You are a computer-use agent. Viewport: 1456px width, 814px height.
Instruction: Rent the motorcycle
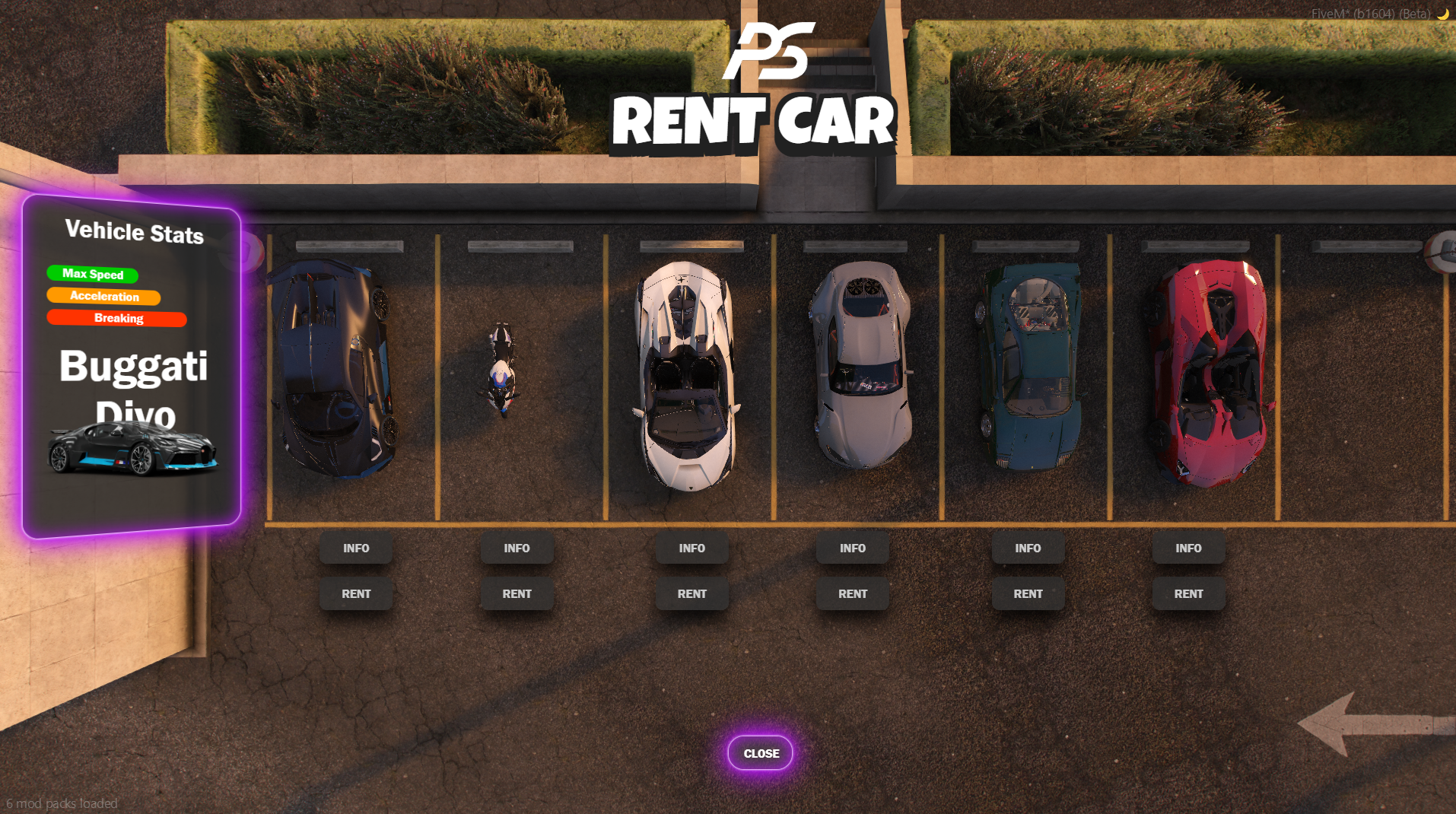coord(517,594)
